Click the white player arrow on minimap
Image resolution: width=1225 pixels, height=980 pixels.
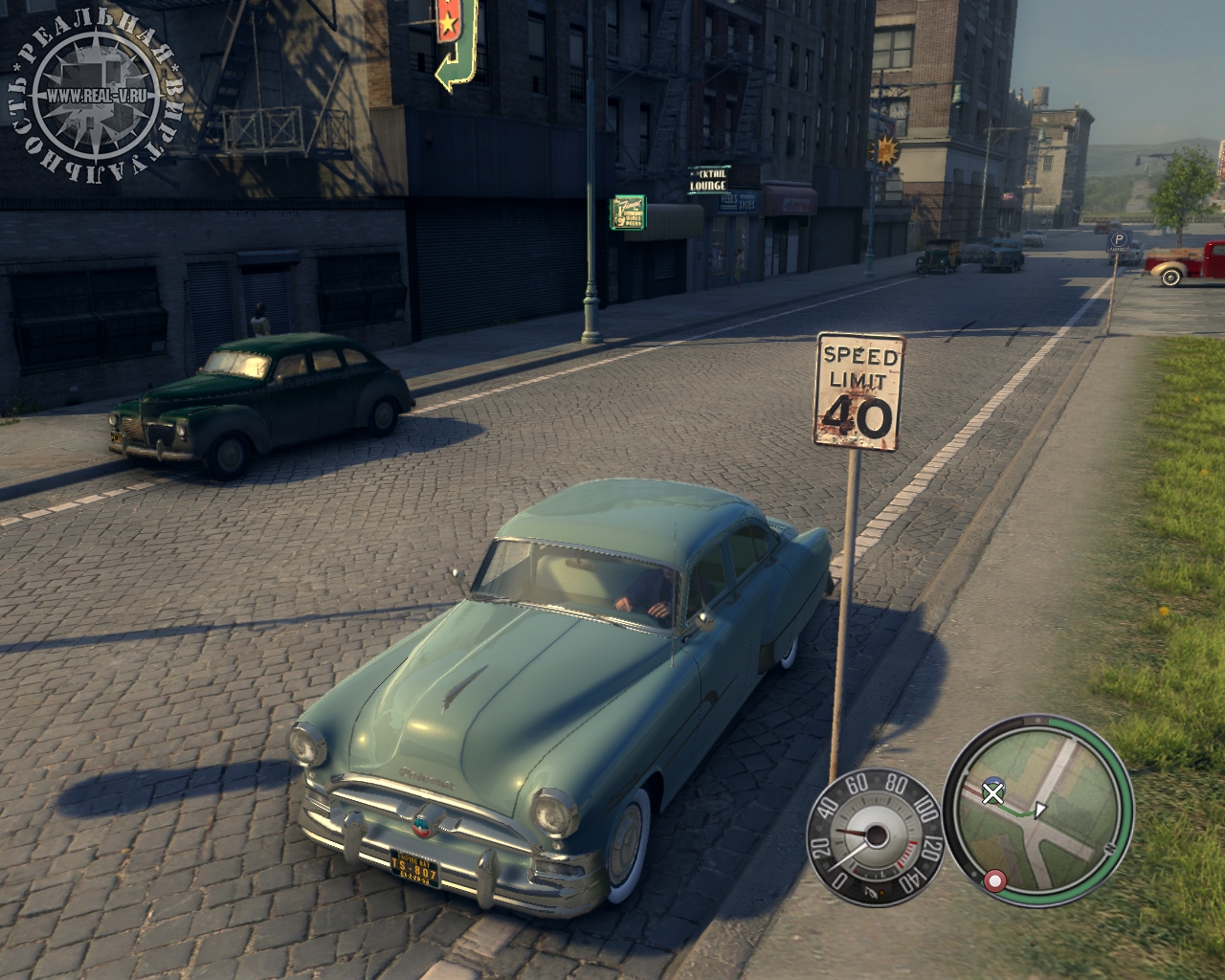point(1042,810)
